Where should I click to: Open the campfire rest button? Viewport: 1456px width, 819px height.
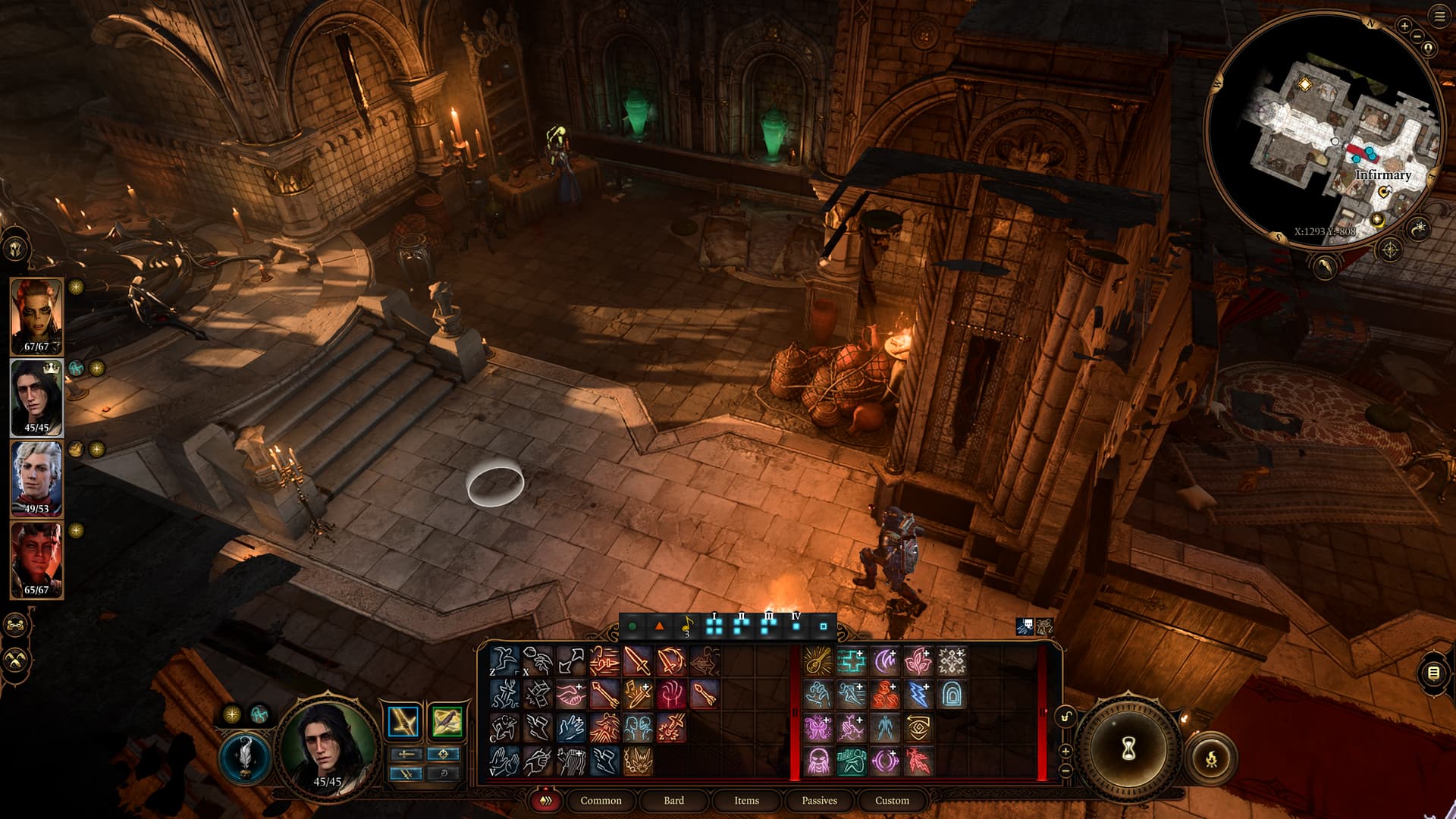point(1211,757)
